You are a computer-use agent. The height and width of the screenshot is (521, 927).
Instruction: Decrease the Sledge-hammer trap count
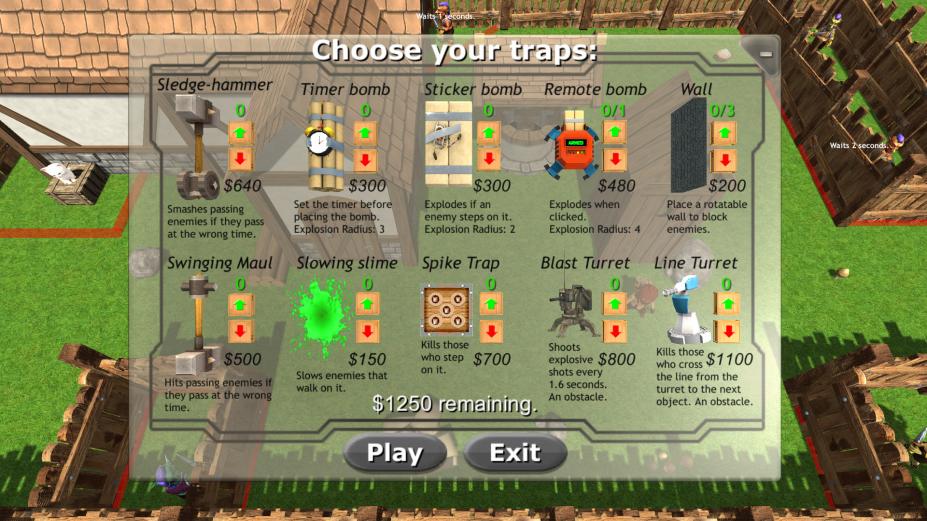[x=241, y=160]
